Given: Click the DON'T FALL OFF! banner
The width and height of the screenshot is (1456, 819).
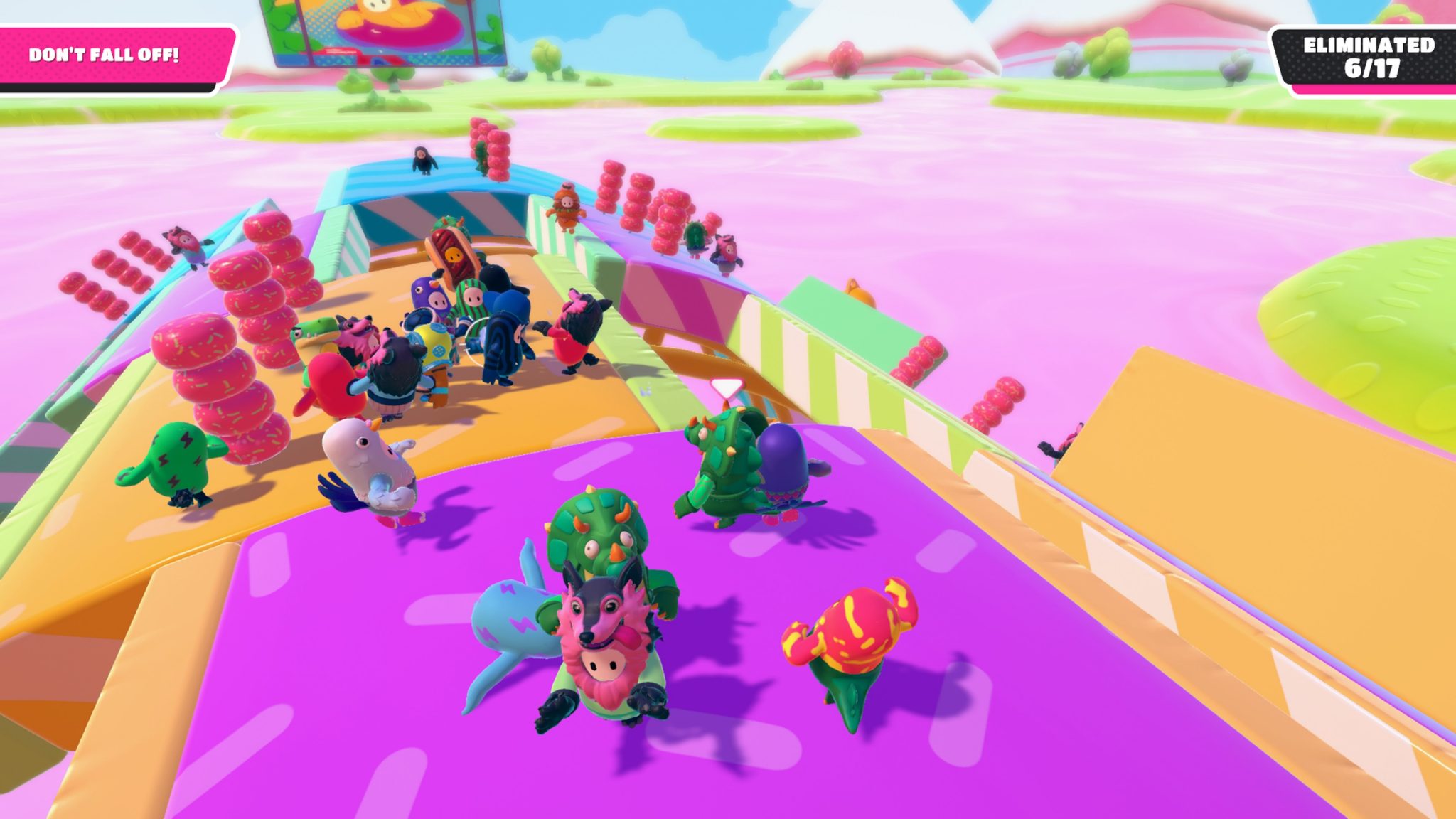Looking at the screenshot, I should (x=105, y=52).
